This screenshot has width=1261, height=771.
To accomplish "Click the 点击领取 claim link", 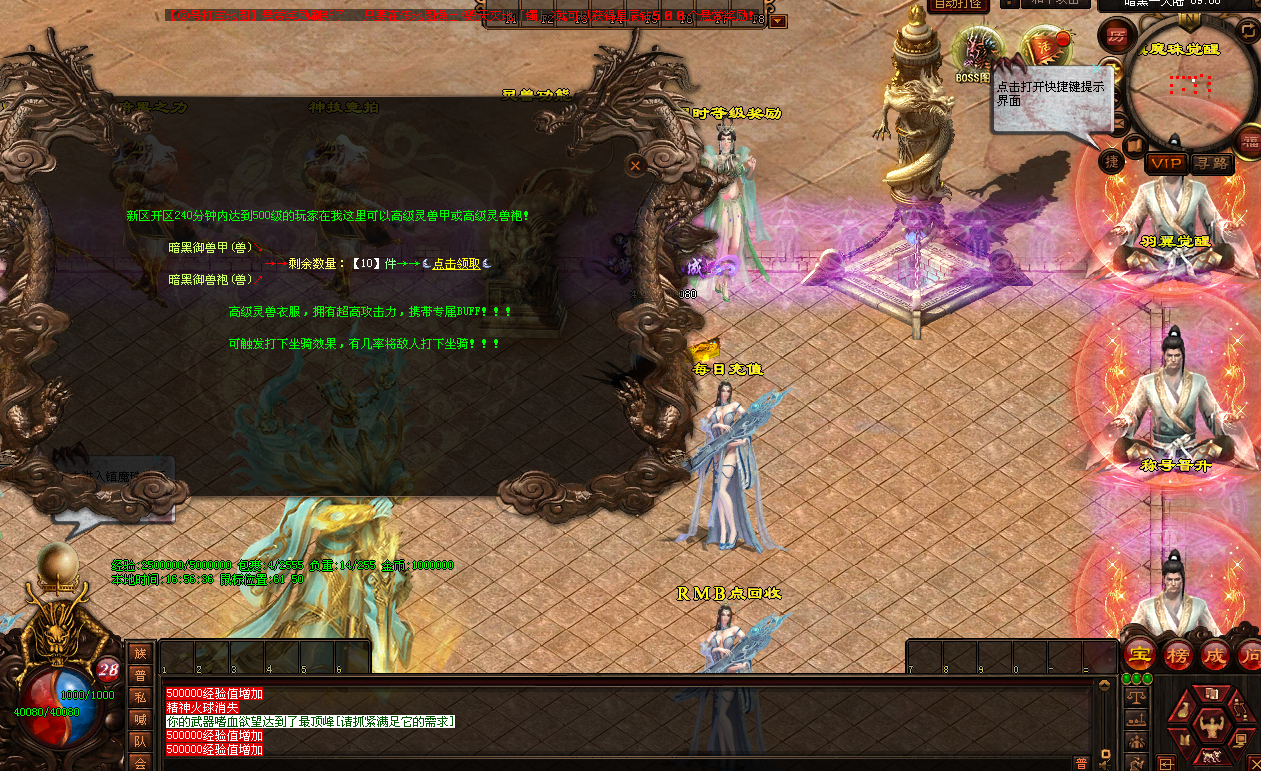I will click(x=457, y=263).
